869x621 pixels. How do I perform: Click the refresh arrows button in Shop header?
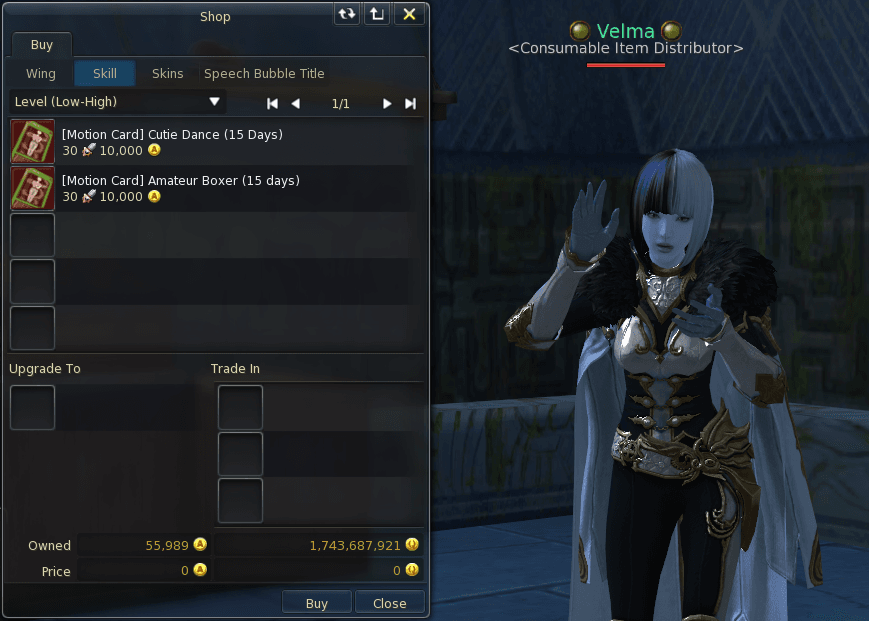(347, 15)
